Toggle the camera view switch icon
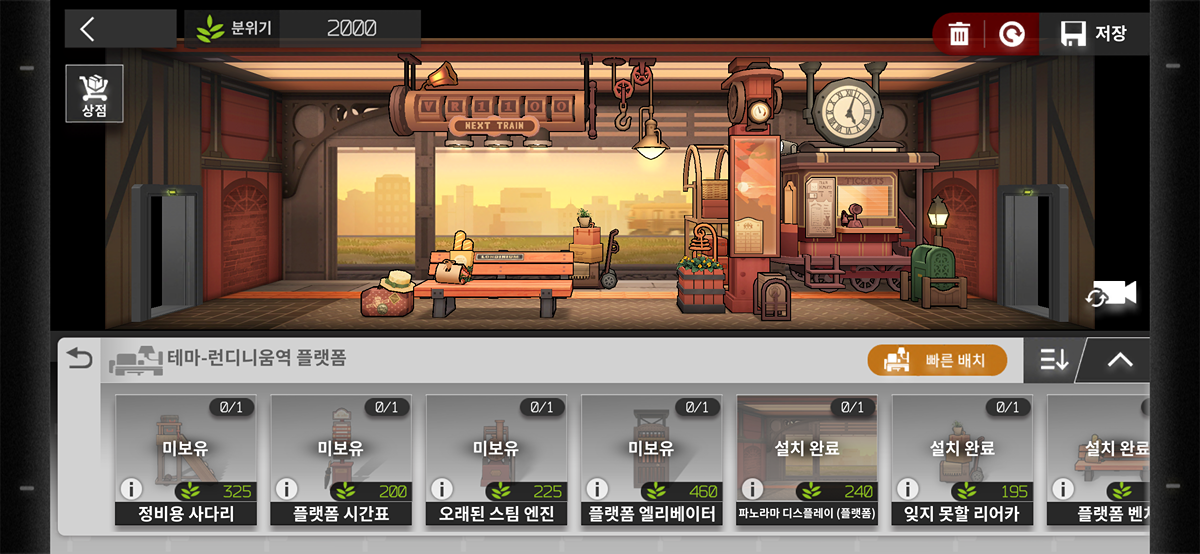 click(x=1112, y=293)
